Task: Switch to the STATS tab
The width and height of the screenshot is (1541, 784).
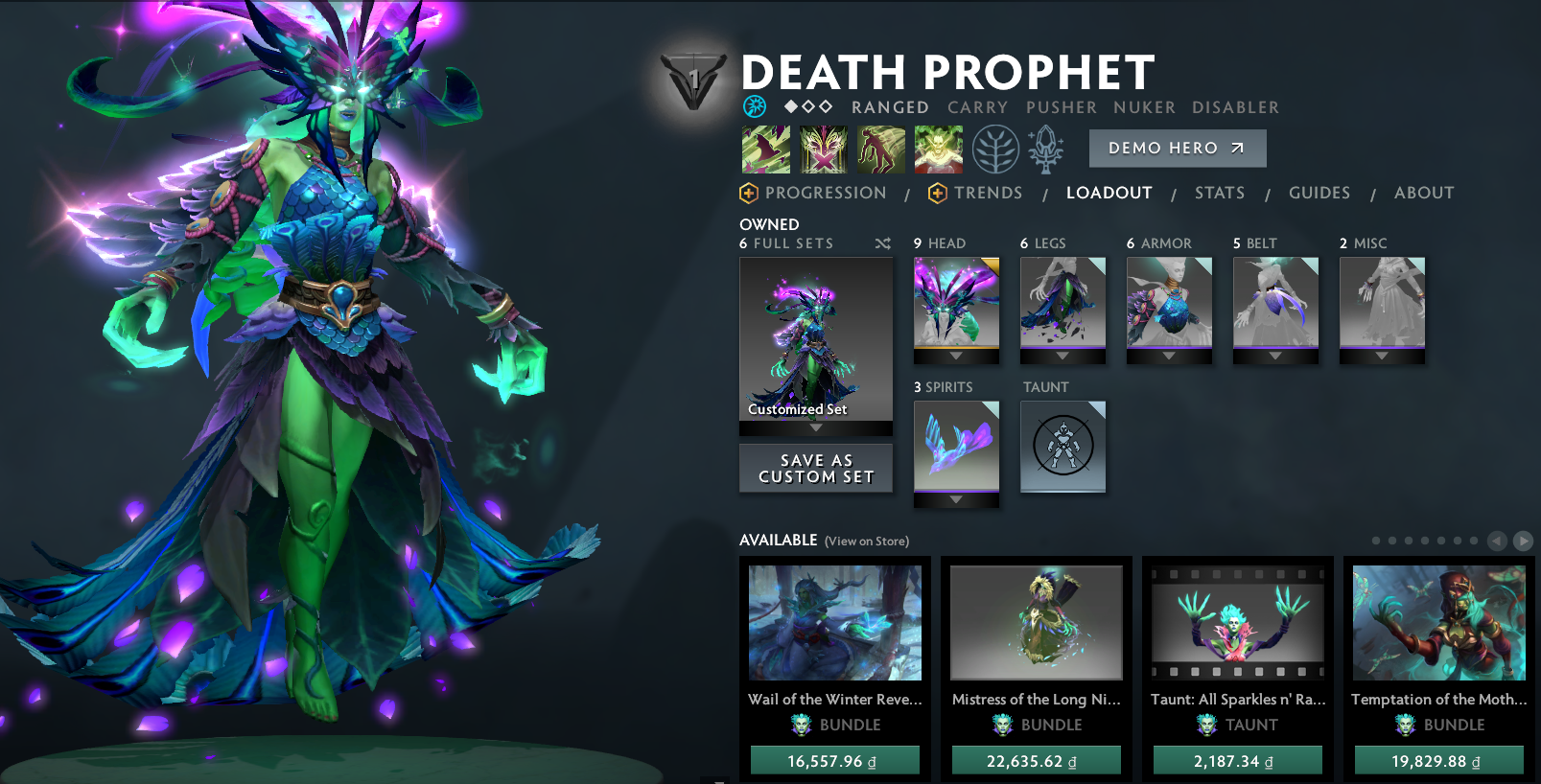Action: pyautogui.click(x=1220, y=193)
